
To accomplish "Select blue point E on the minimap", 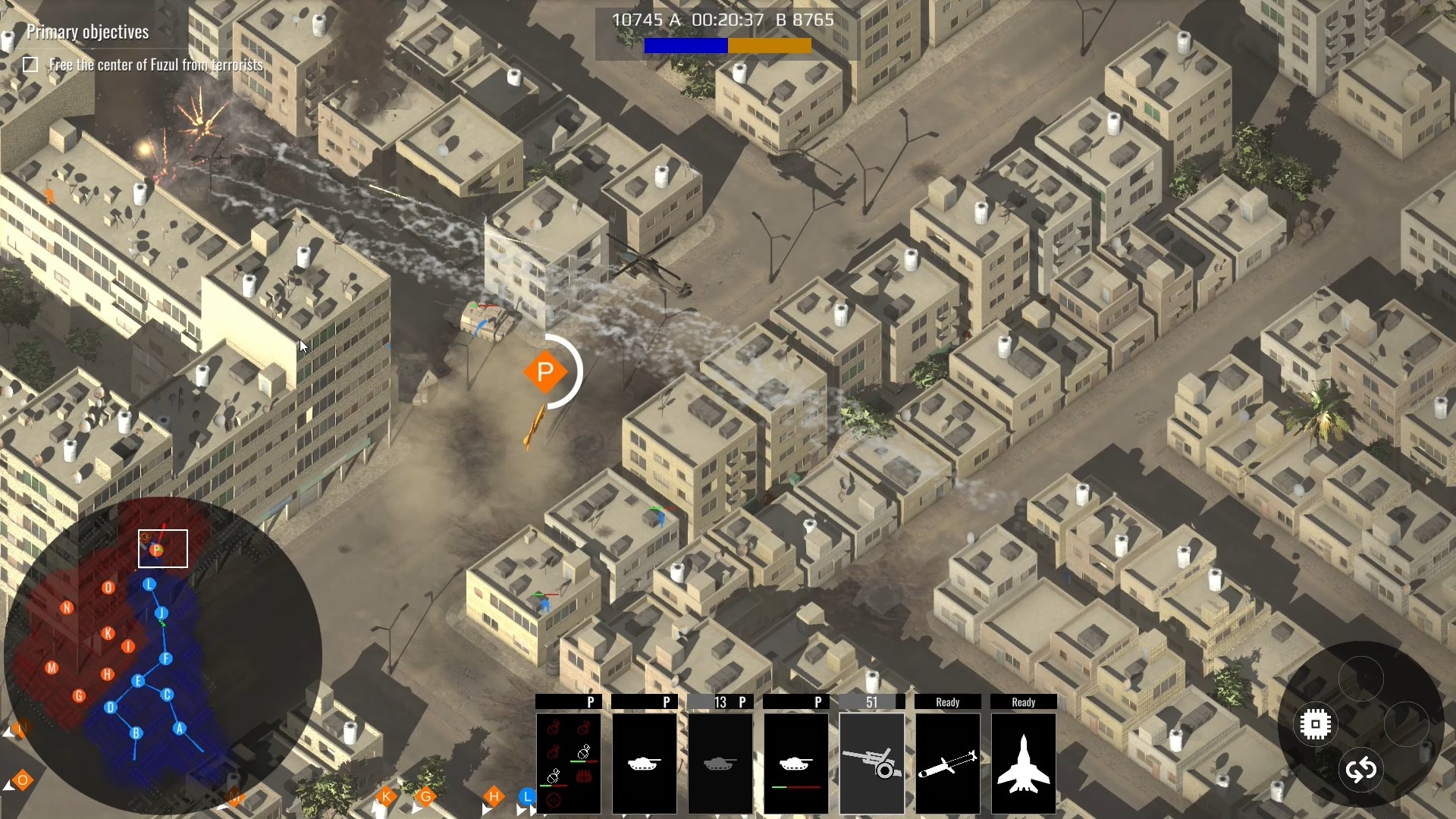I will click(x=138, y=681).
